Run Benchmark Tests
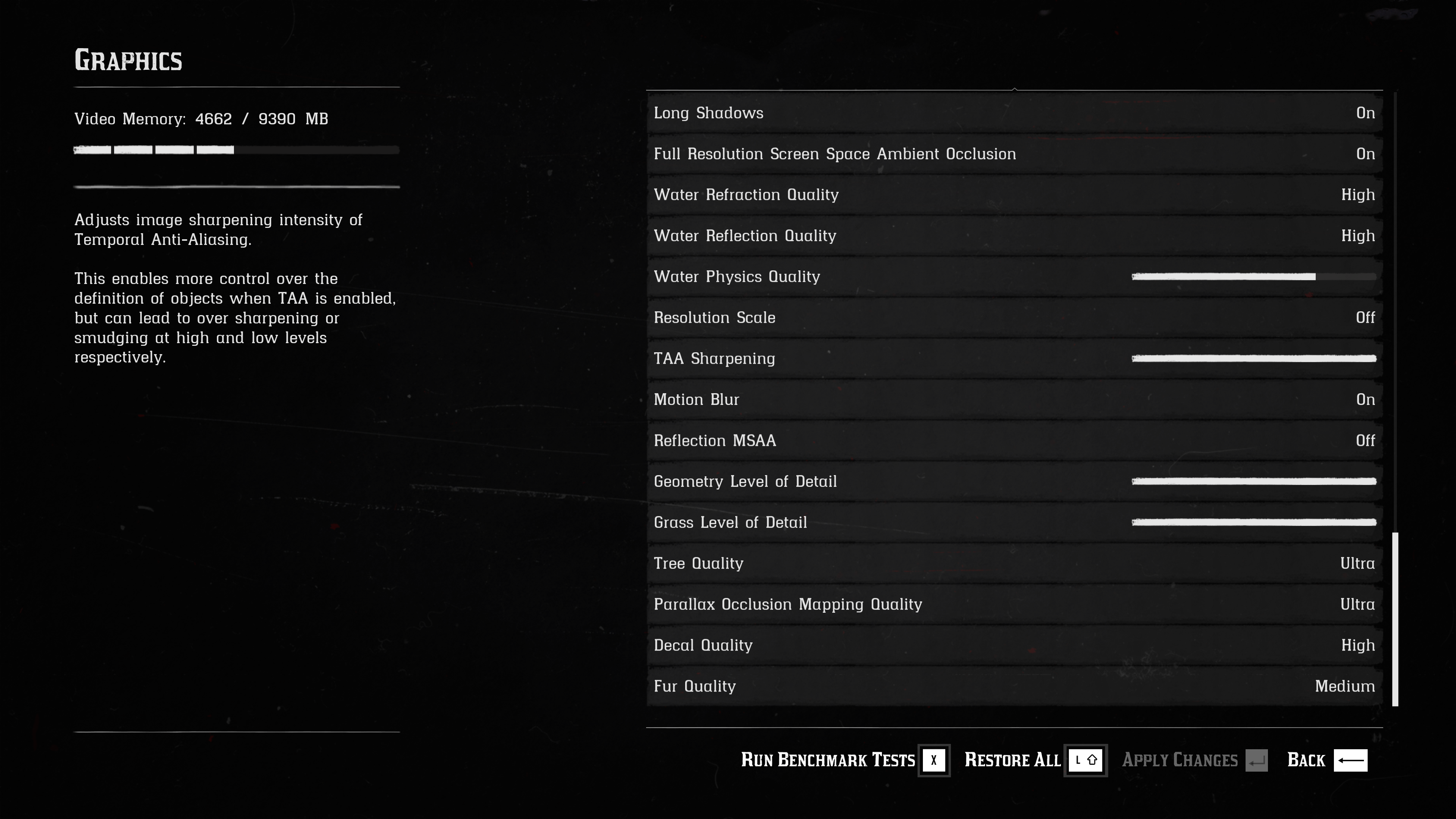 [844, 760]
